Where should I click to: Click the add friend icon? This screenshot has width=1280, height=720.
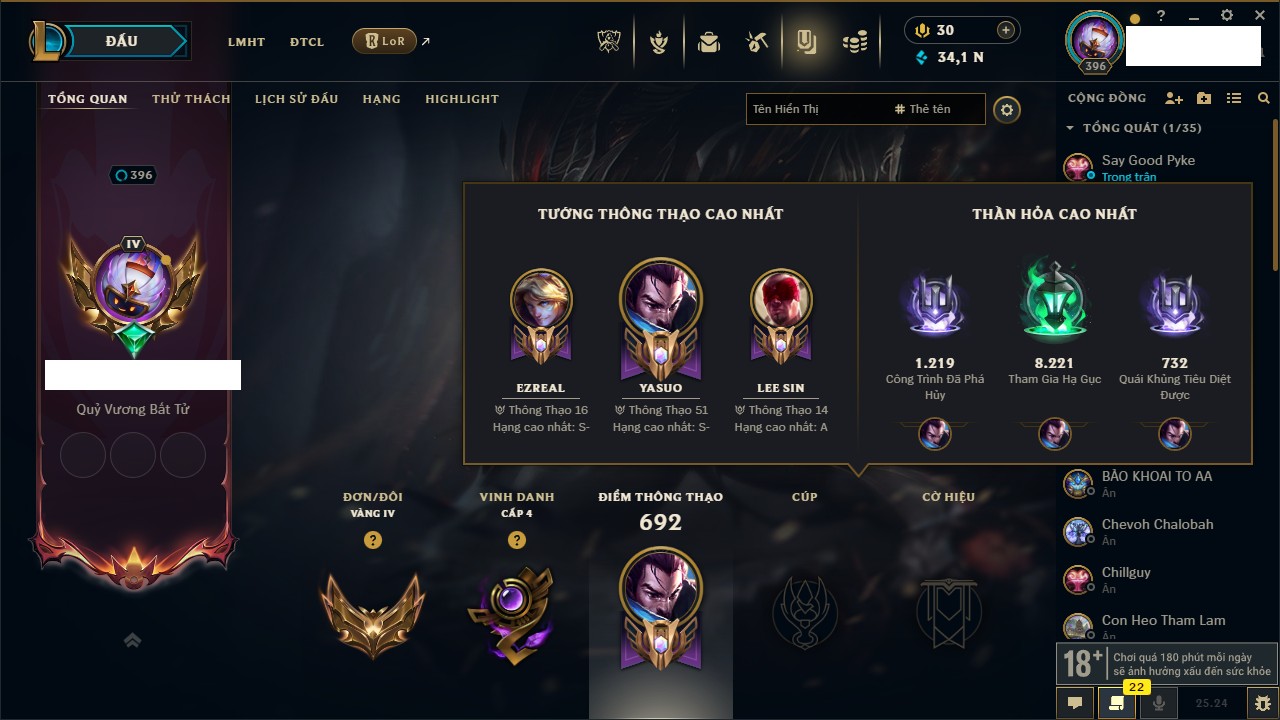pos(1174,98)
